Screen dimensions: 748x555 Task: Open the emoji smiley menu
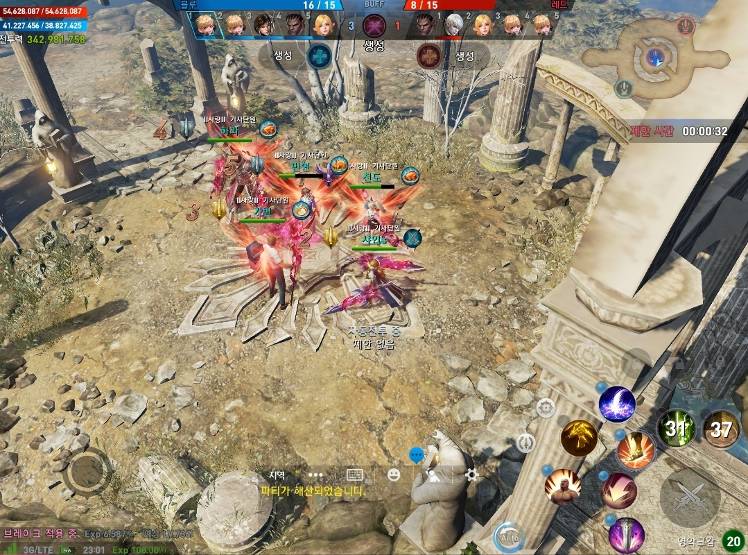pyautogui.click(x=394, y=475)
